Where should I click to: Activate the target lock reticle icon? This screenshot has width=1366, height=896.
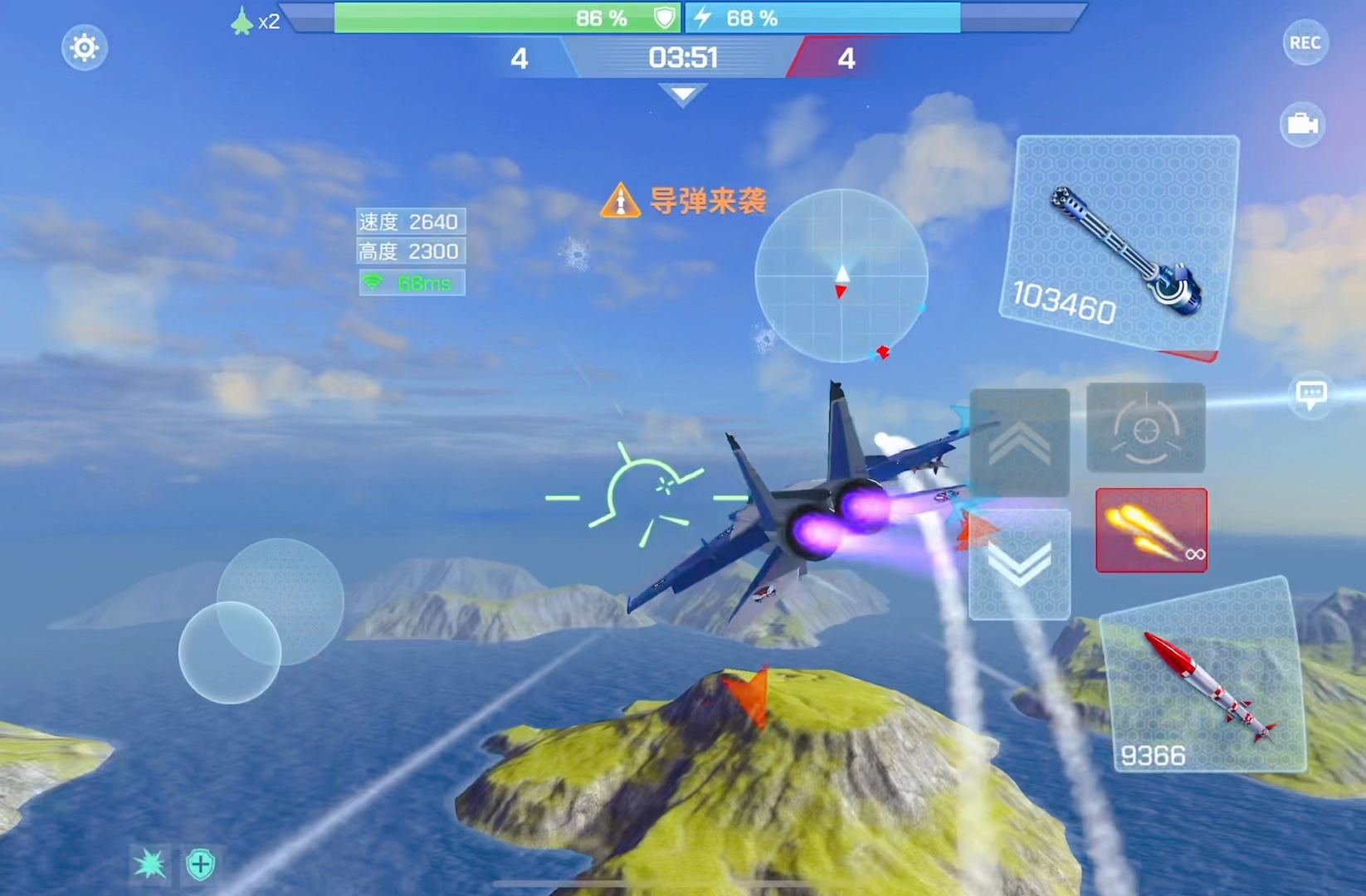(x=1144, y=429)
